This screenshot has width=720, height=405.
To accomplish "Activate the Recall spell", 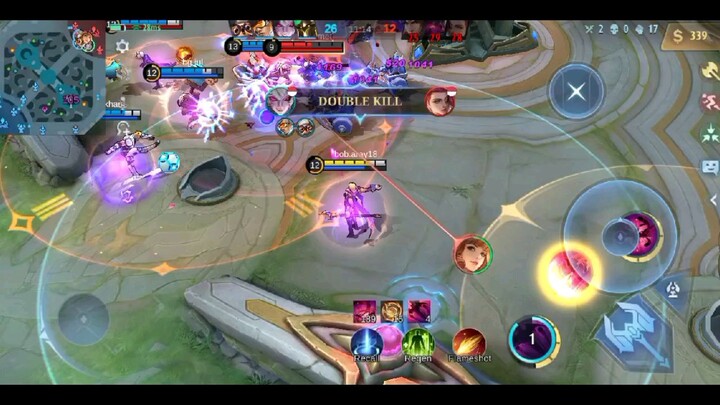I will pyautogui.click(x=366, y=344).
